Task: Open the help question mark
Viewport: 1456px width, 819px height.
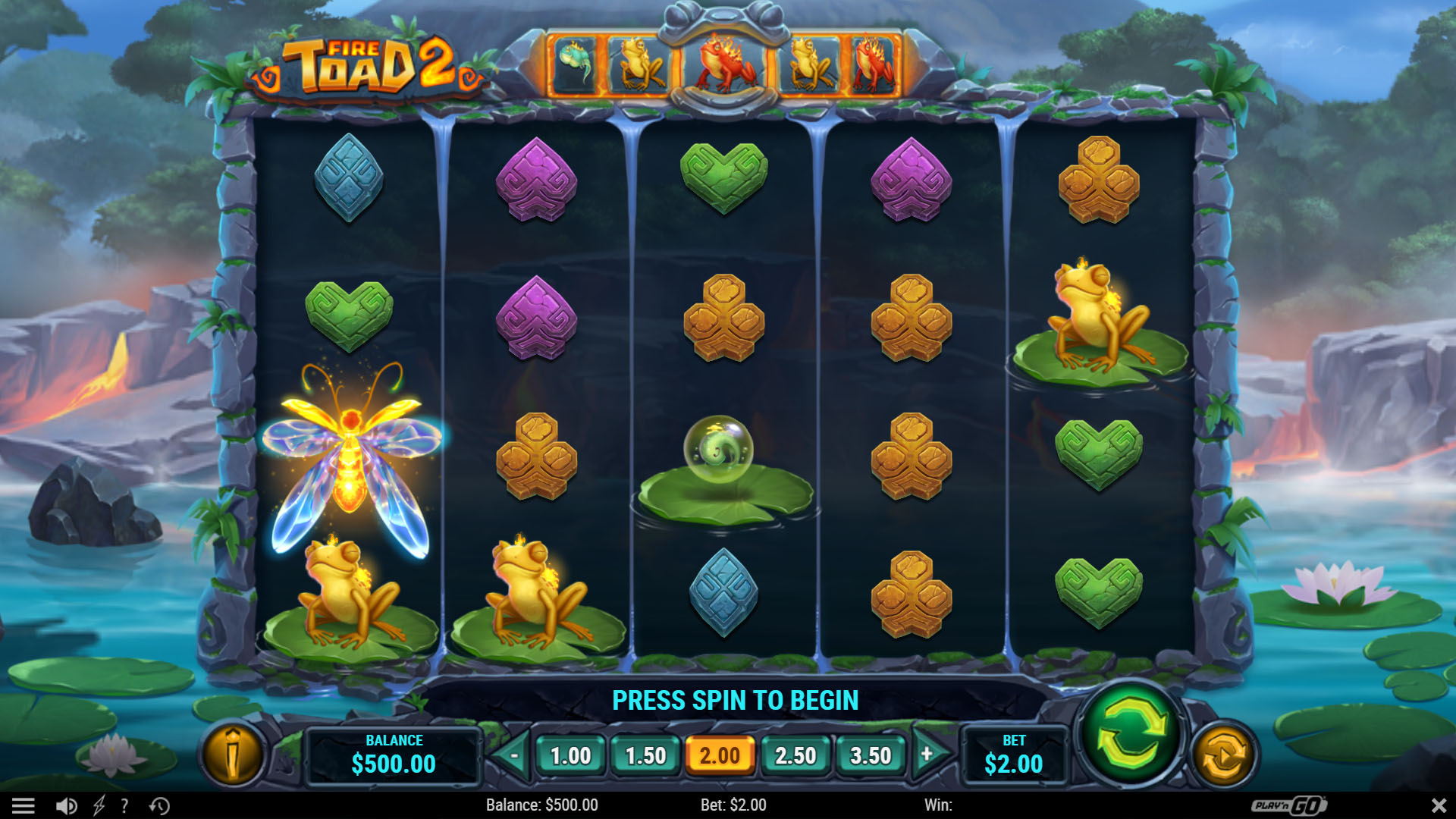Action: point(124,805)
